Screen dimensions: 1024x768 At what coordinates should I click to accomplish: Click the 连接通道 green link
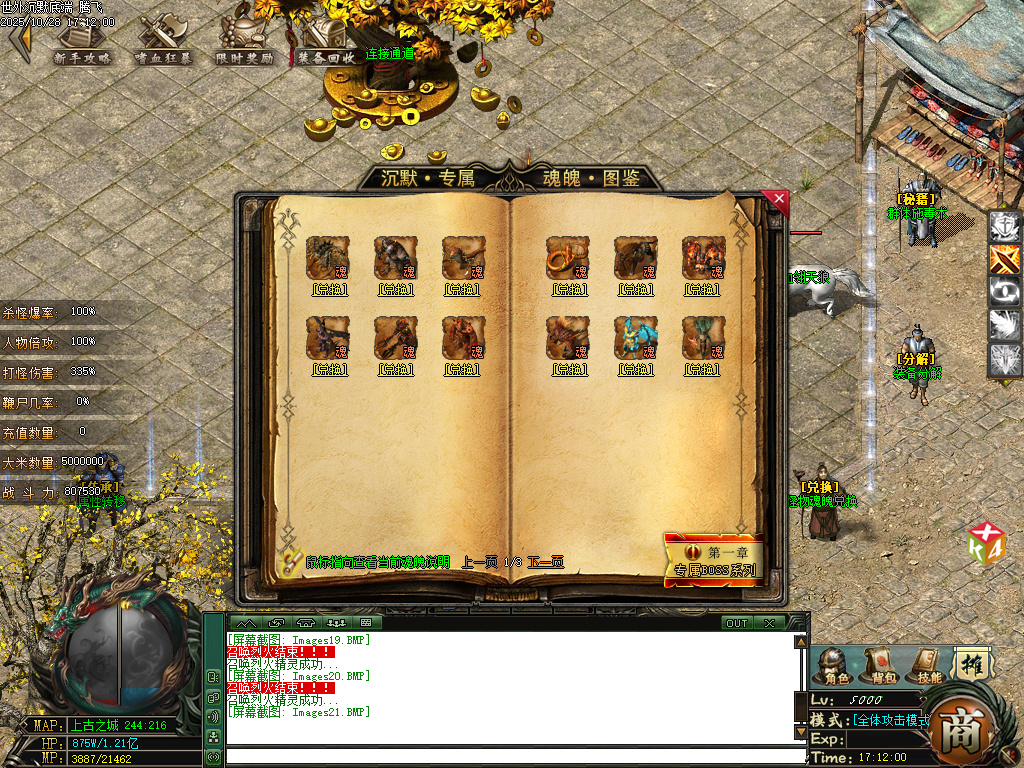tap(389, 53)
